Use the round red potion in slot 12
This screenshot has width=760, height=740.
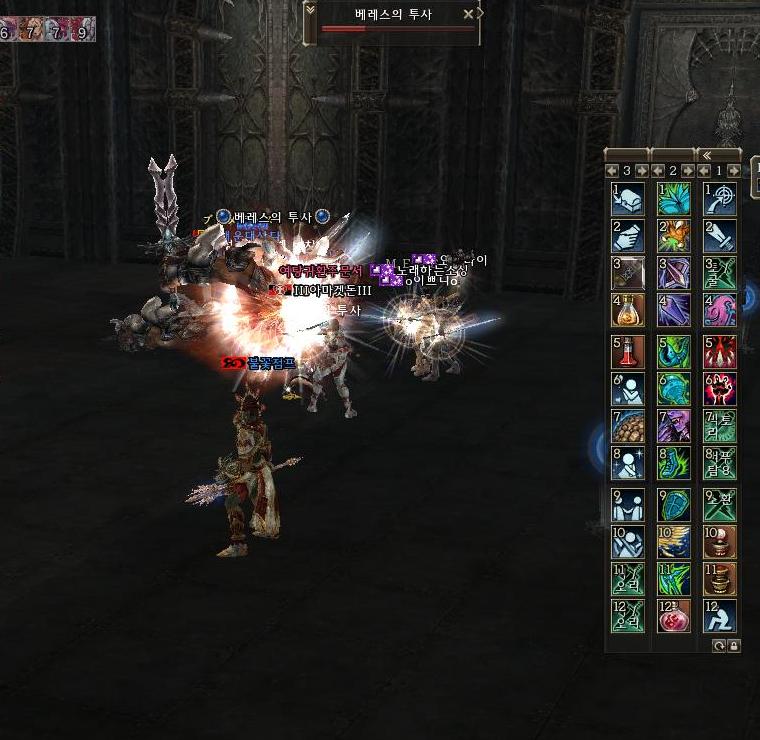(x=674, y=616)
